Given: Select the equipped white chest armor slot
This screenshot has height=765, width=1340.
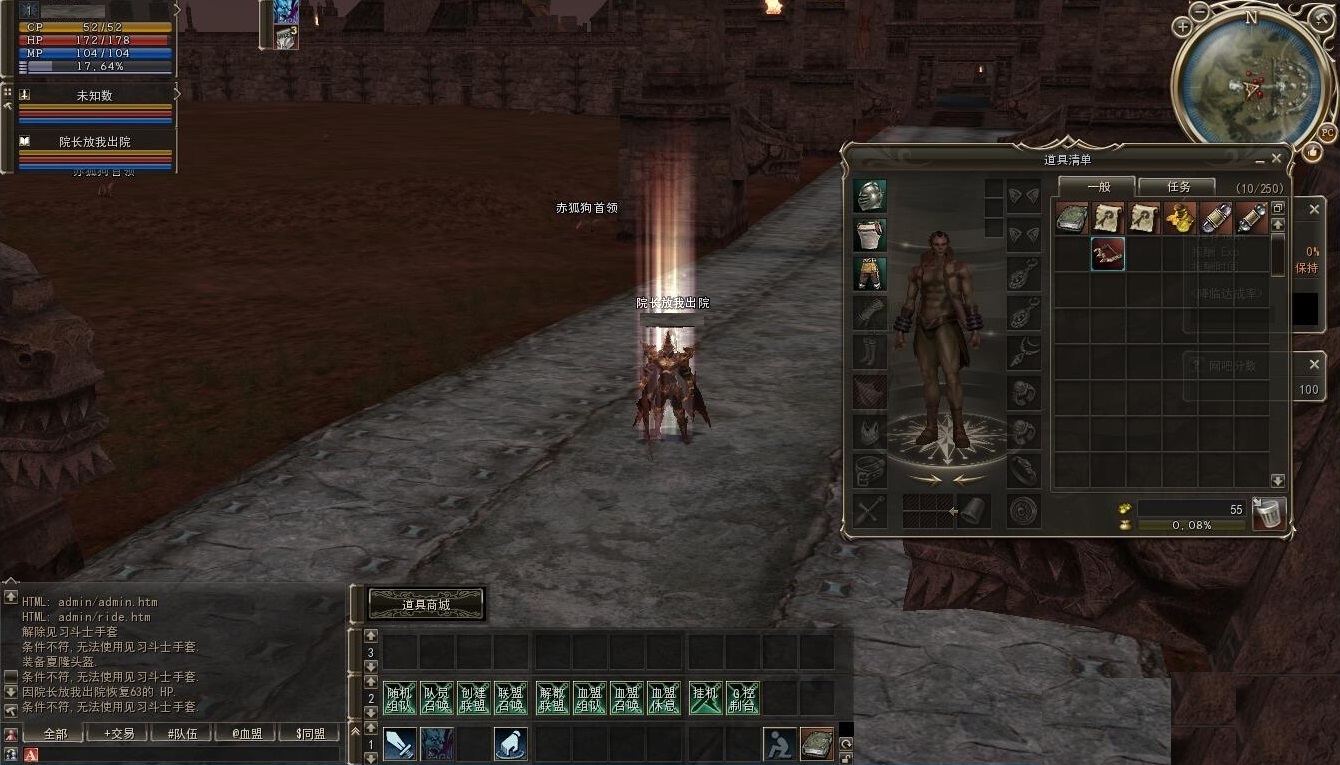Looking at the screenshot, I should (x=870, y=235).
